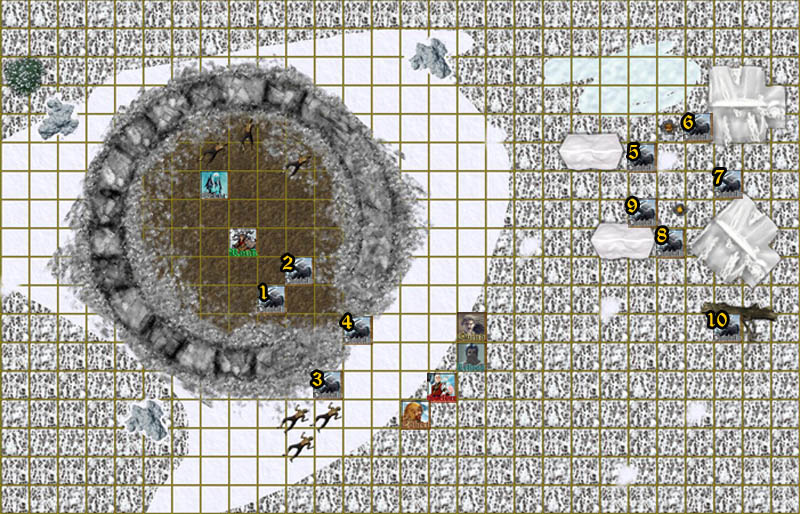Select enemy token number 1

coord(272,299)
